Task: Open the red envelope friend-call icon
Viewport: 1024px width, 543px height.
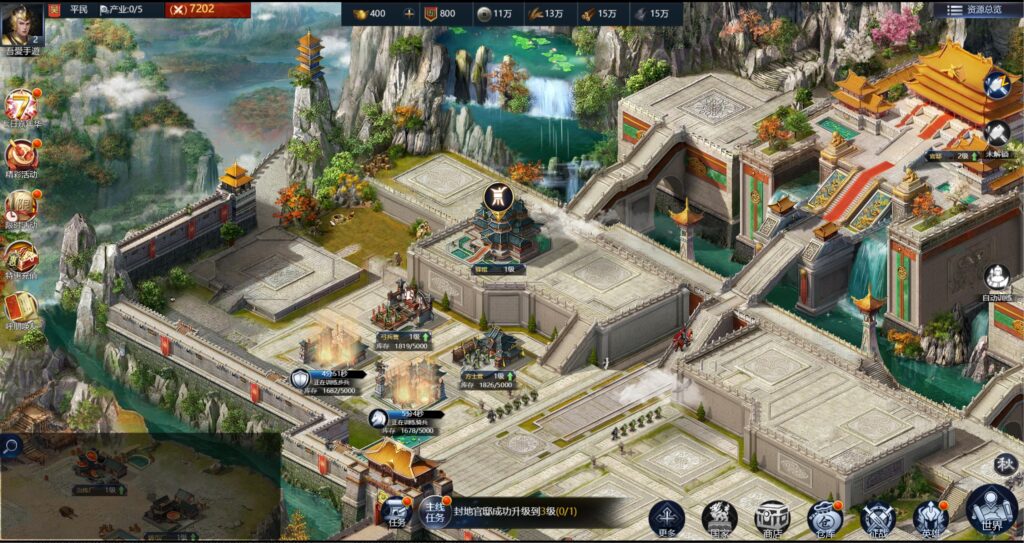Action: pos(21,307)
